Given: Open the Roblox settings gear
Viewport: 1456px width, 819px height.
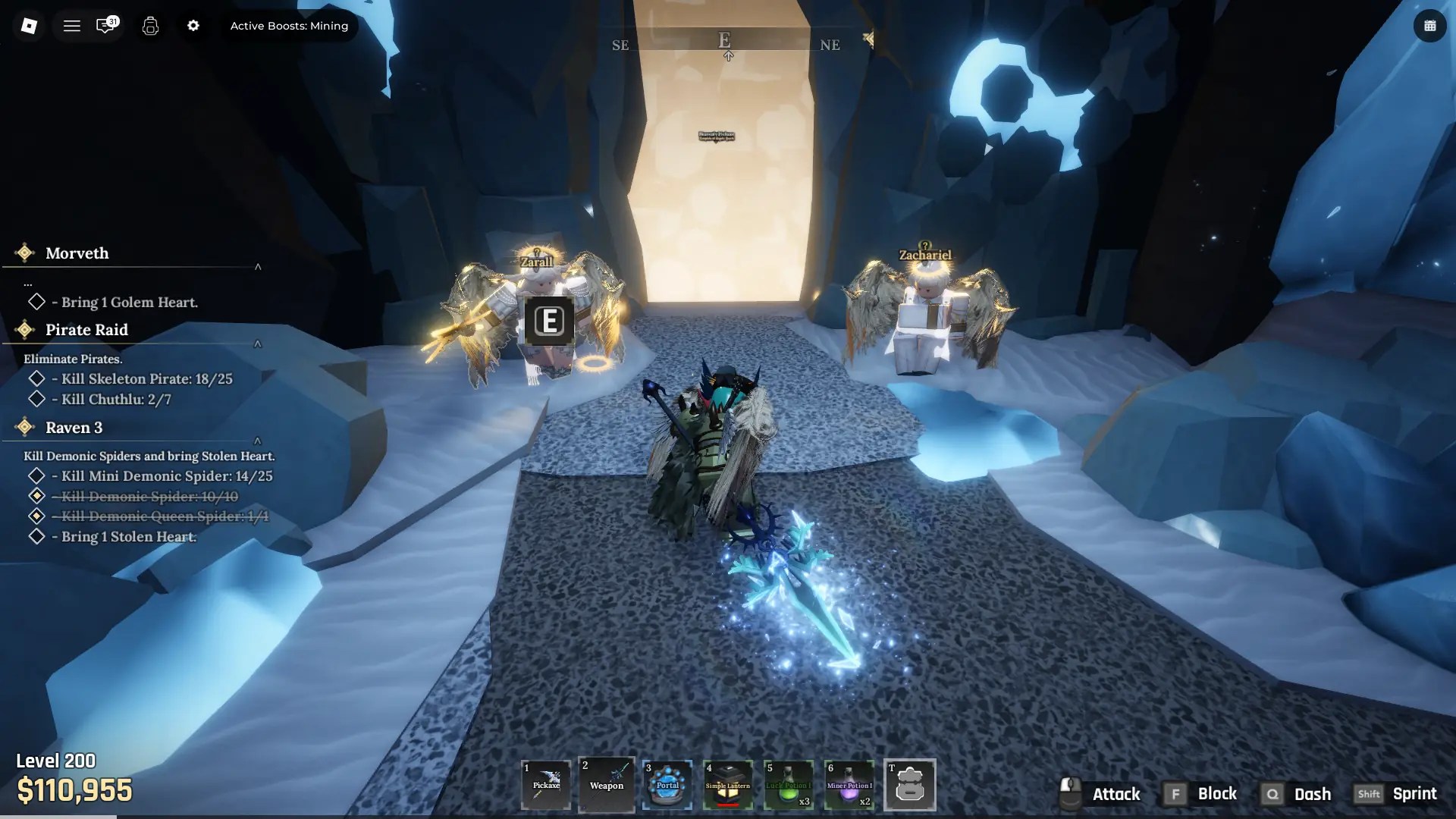Looking at the screenshot, I should tap(194, 25).
